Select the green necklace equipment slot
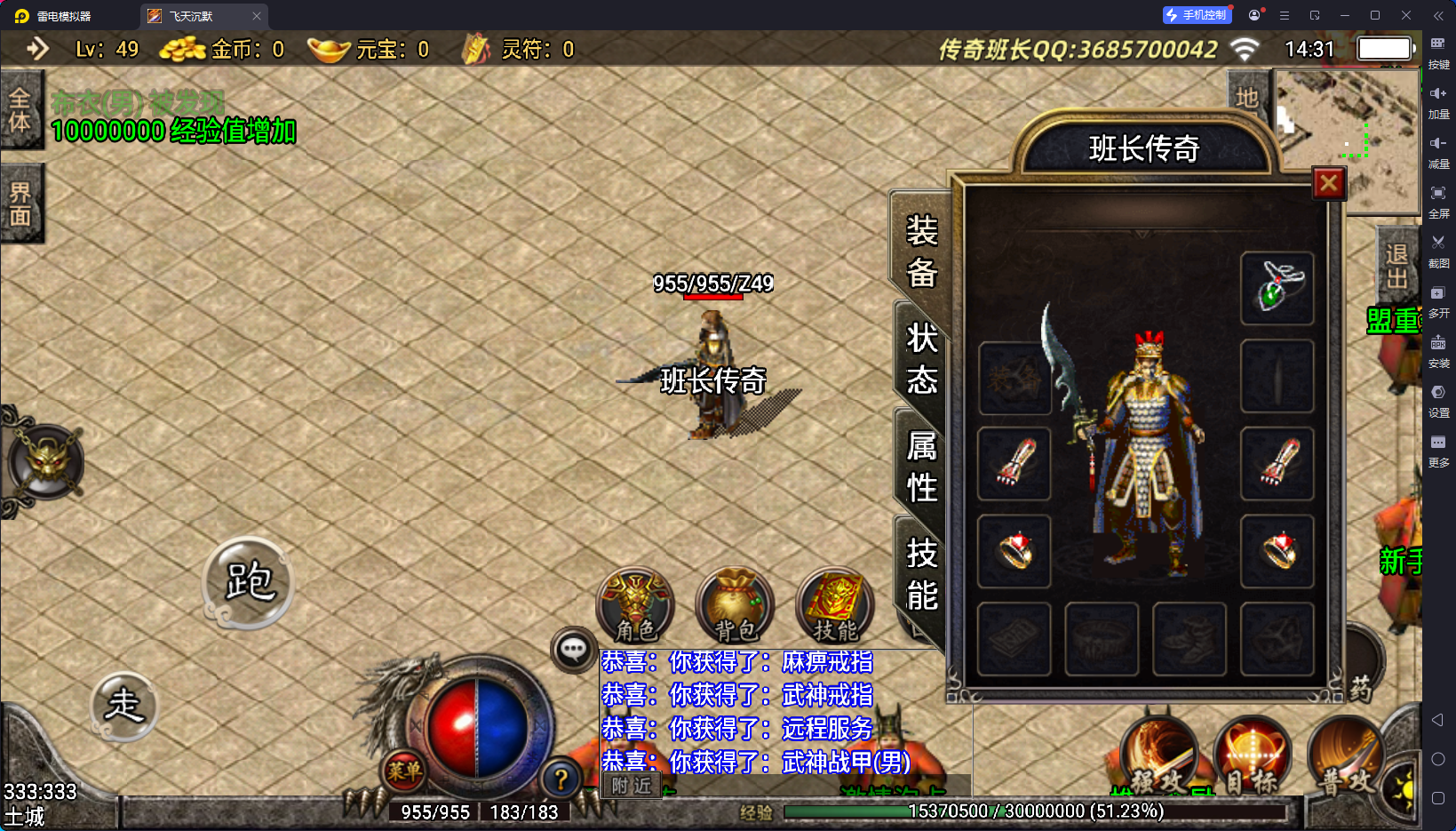Image resolution: width=1456 pixels, height=831 pixels. pos(1277,287)
